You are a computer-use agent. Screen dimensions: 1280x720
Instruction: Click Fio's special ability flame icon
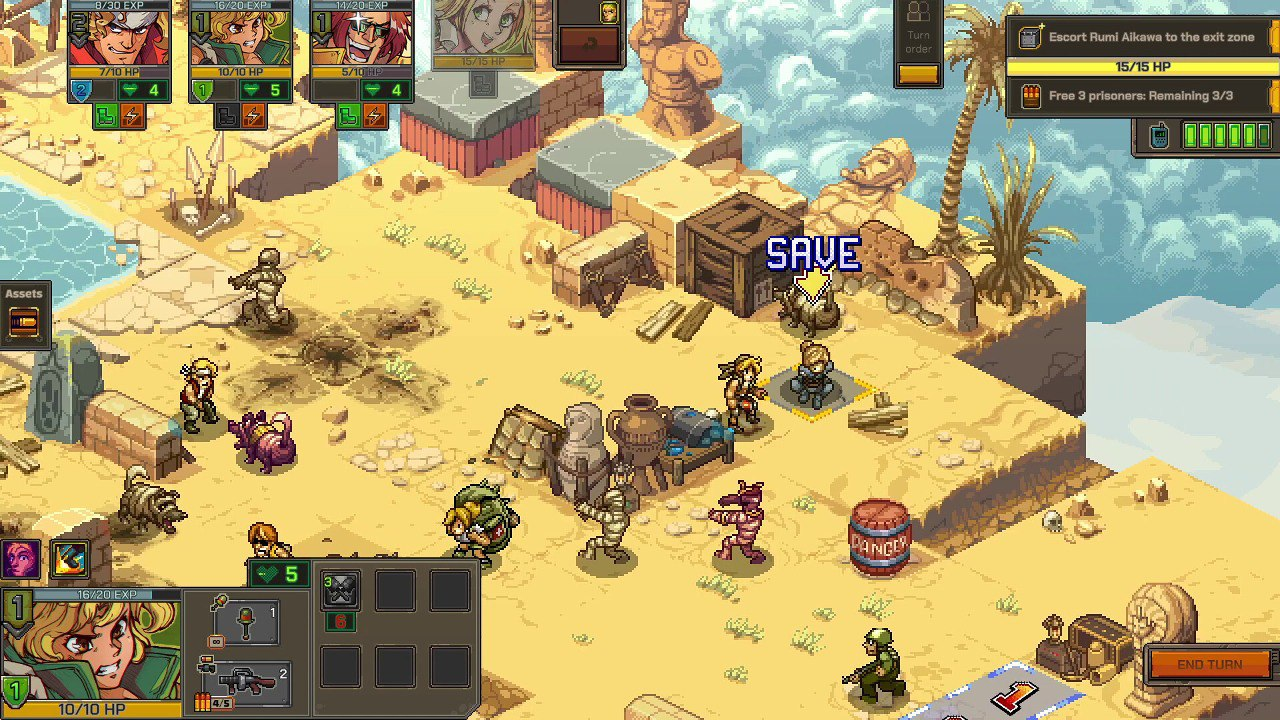69,560
